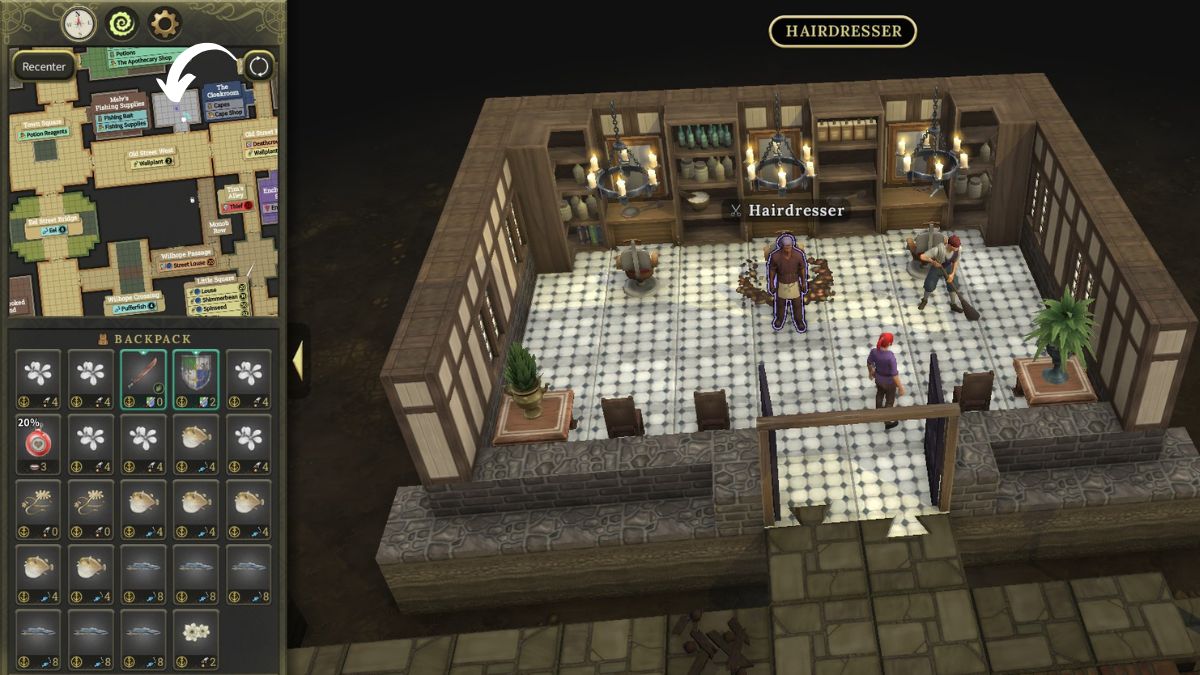
Task: Rotate the map with the circular arrows button
Action: point(258,67)
